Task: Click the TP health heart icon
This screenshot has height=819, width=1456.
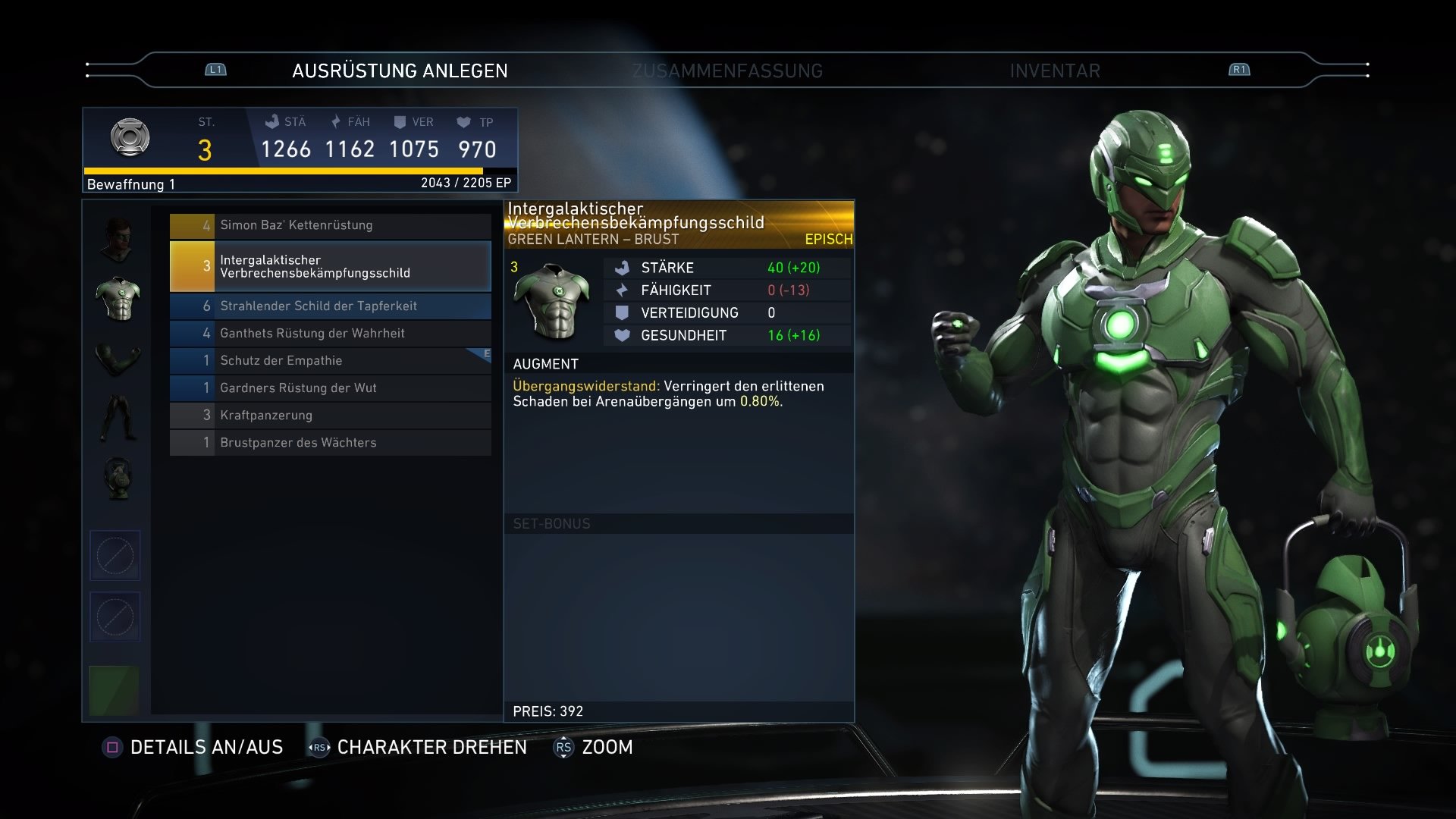Action: tap(465, 121)
